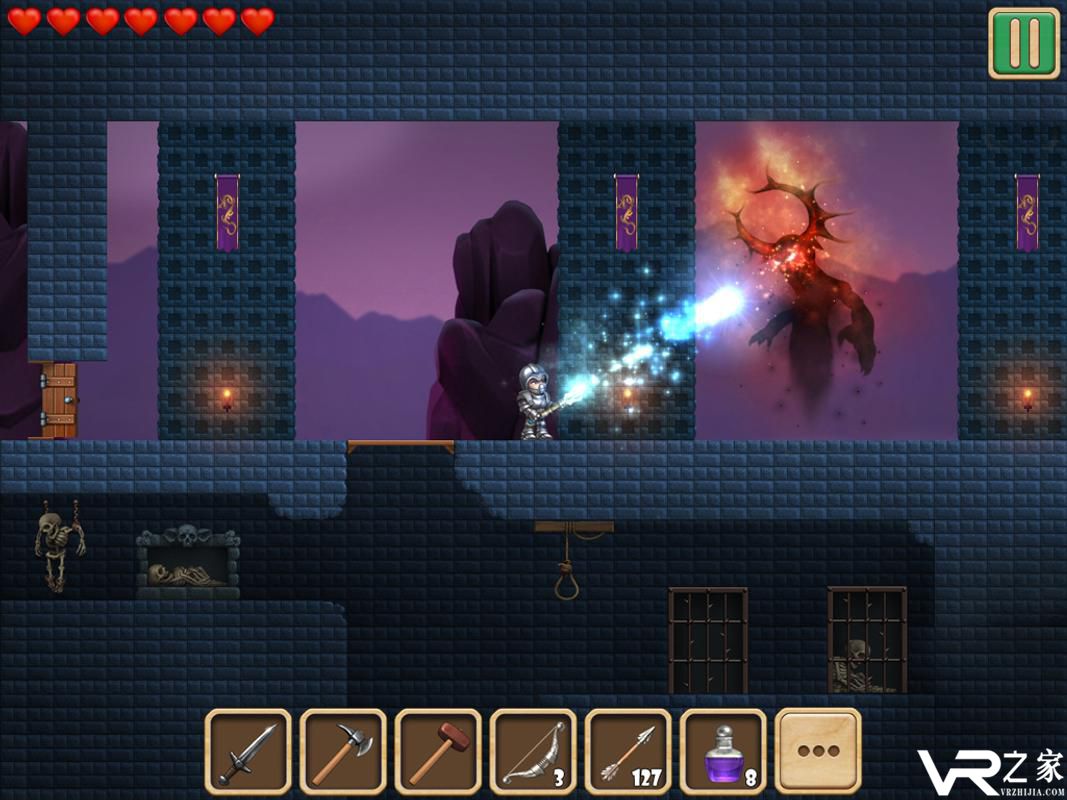Use the purple potion slot
The height and width of the screenshot is (800, 1067).
723,751
